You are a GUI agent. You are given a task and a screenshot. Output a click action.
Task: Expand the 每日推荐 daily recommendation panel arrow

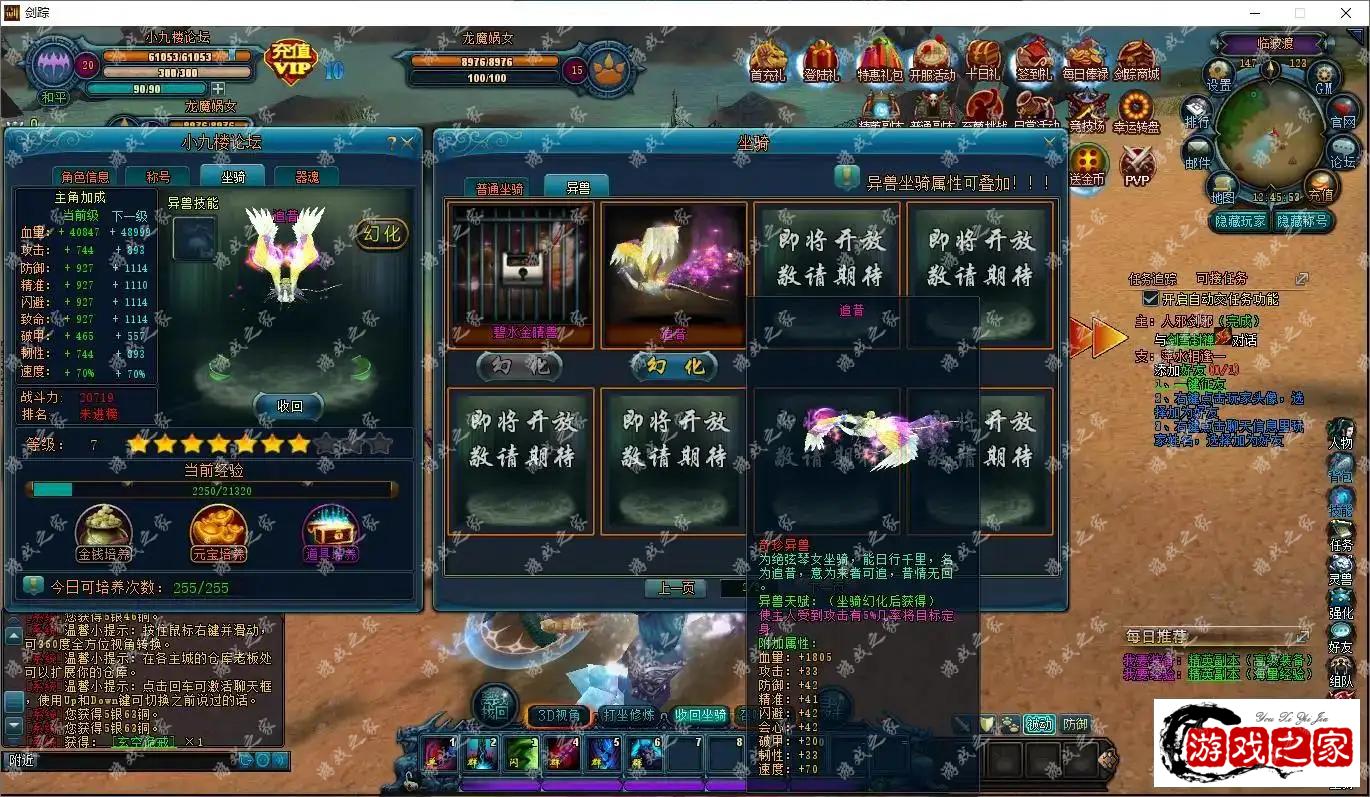click(1301, 636)
